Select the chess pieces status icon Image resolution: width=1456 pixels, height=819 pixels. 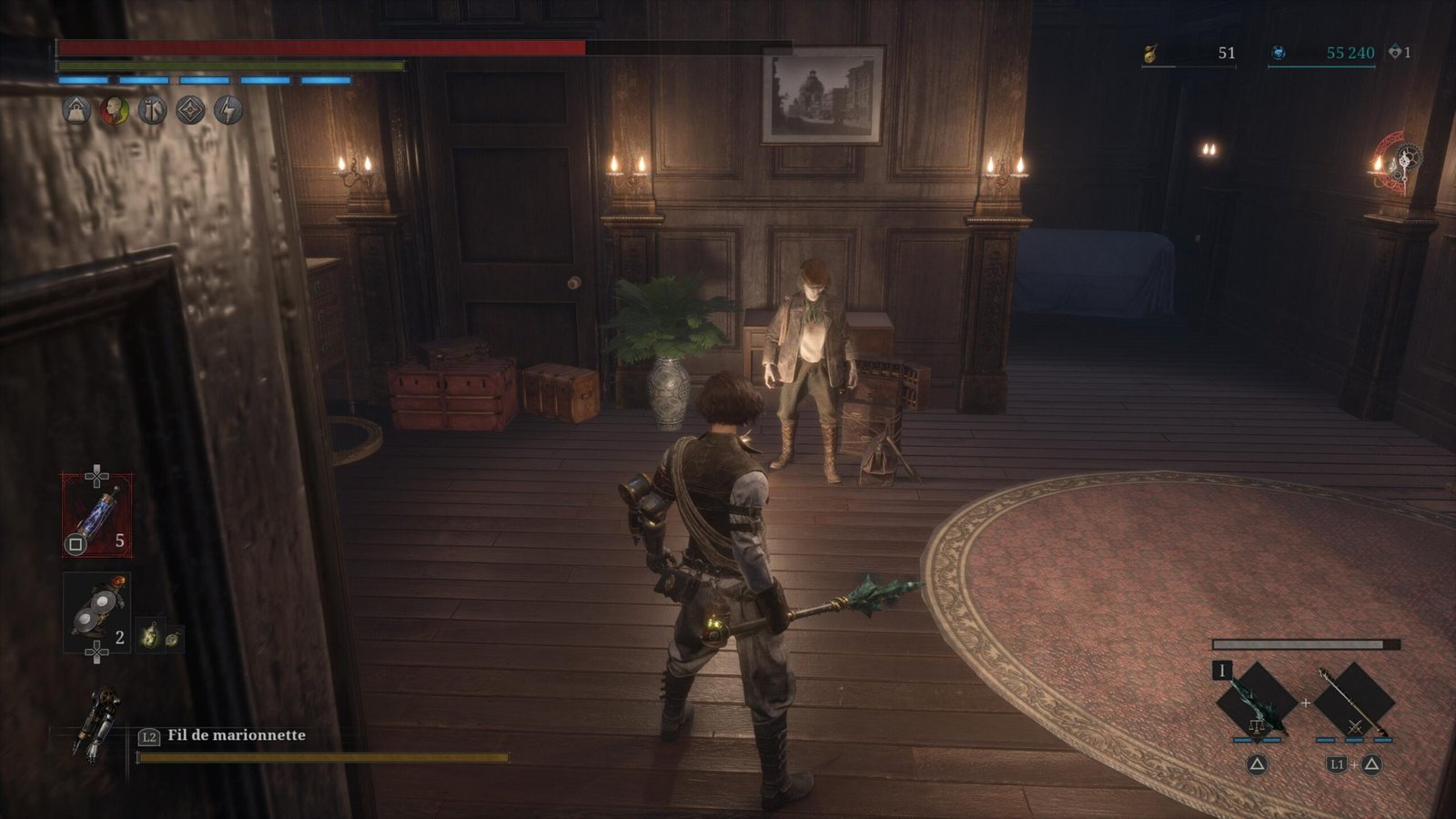152,110
